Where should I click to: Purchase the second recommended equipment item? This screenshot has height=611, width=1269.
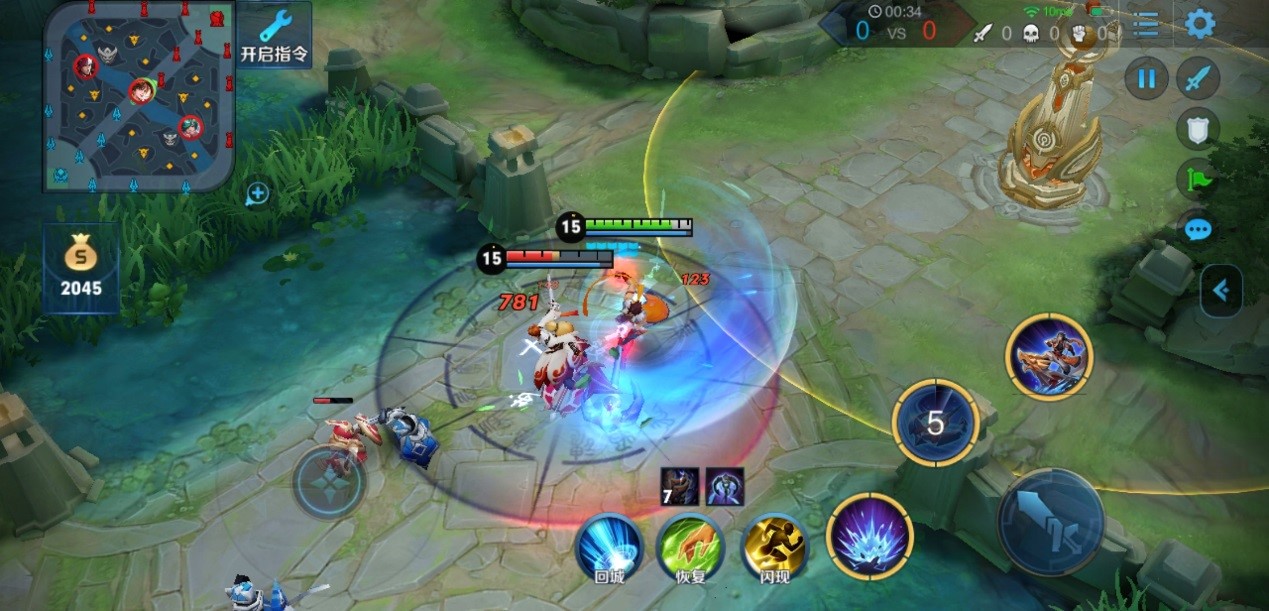pos(724,486)
